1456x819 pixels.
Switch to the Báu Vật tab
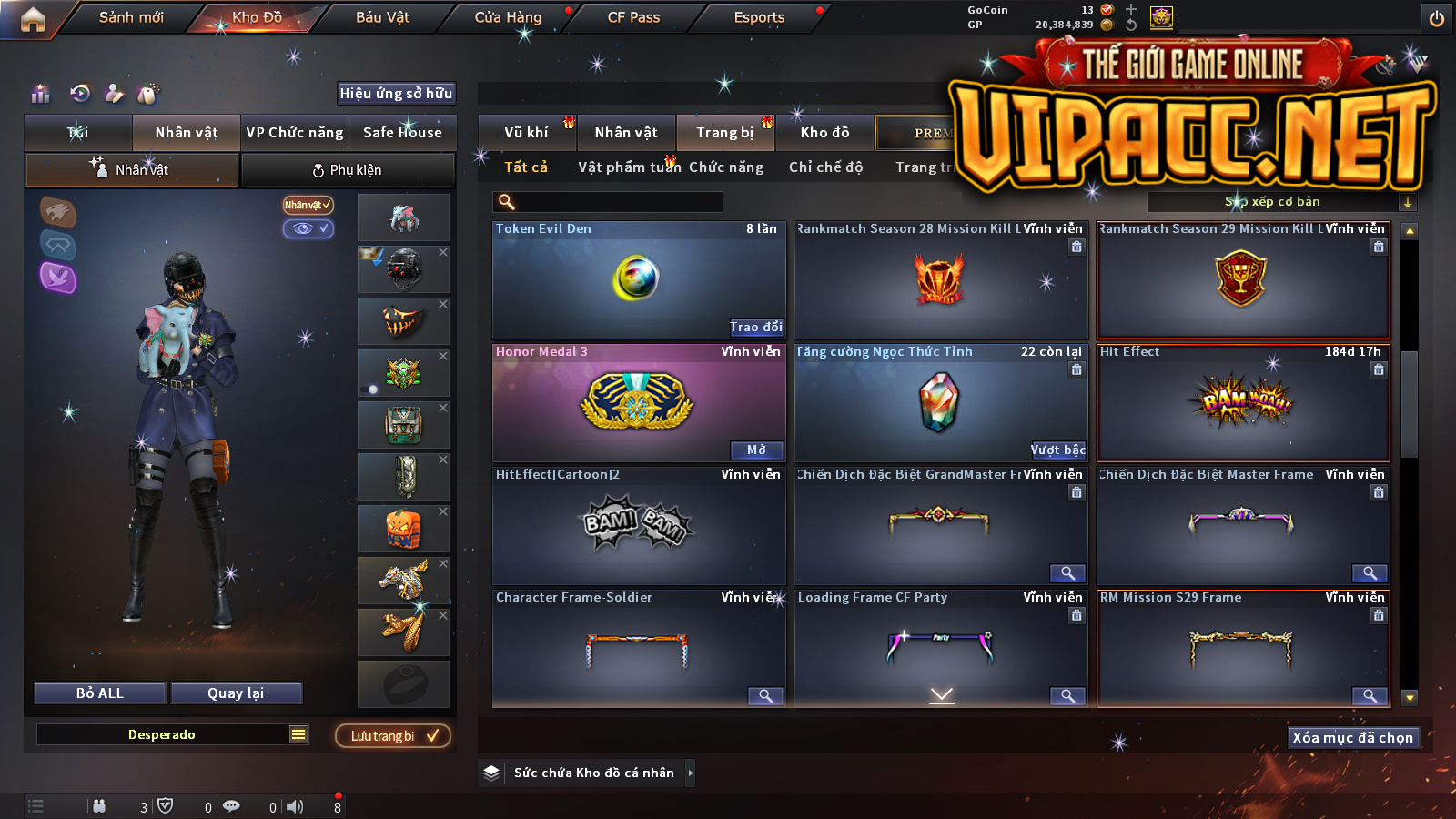382,17
